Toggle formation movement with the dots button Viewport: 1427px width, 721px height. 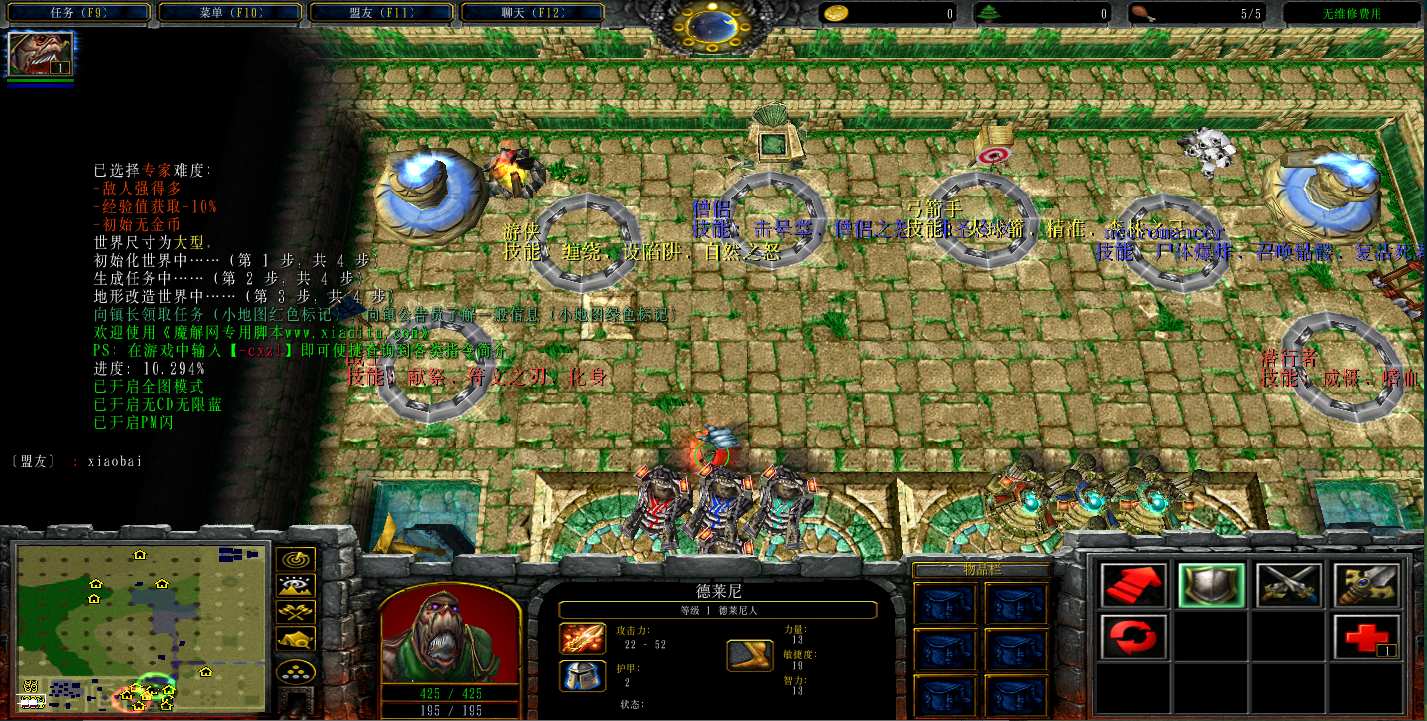(x=298, y=670)
